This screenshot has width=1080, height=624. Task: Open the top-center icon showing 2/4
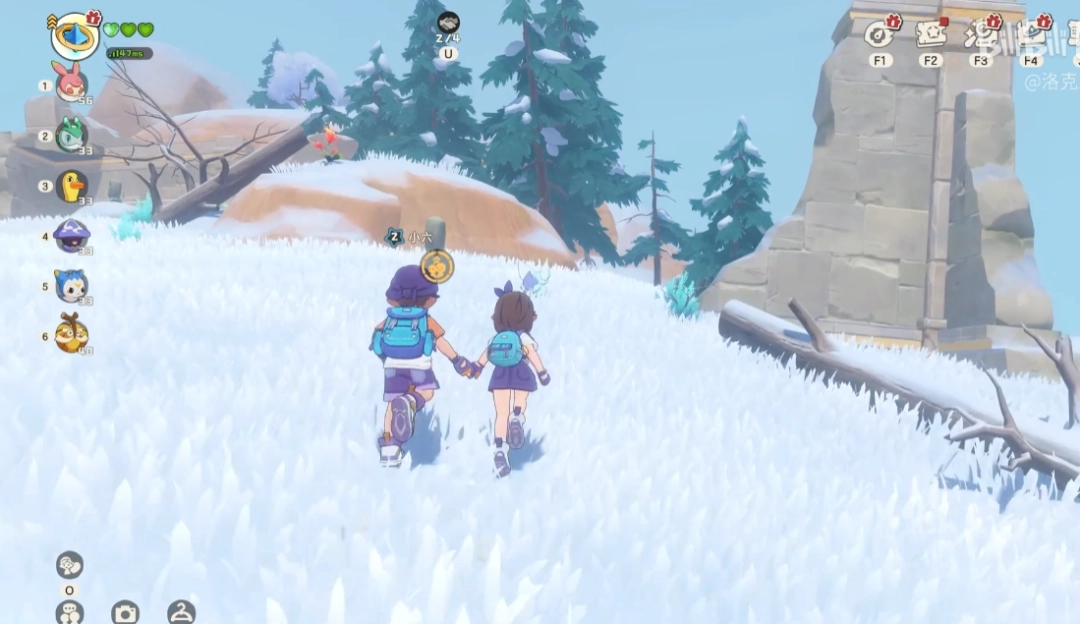tap(448, 23)
